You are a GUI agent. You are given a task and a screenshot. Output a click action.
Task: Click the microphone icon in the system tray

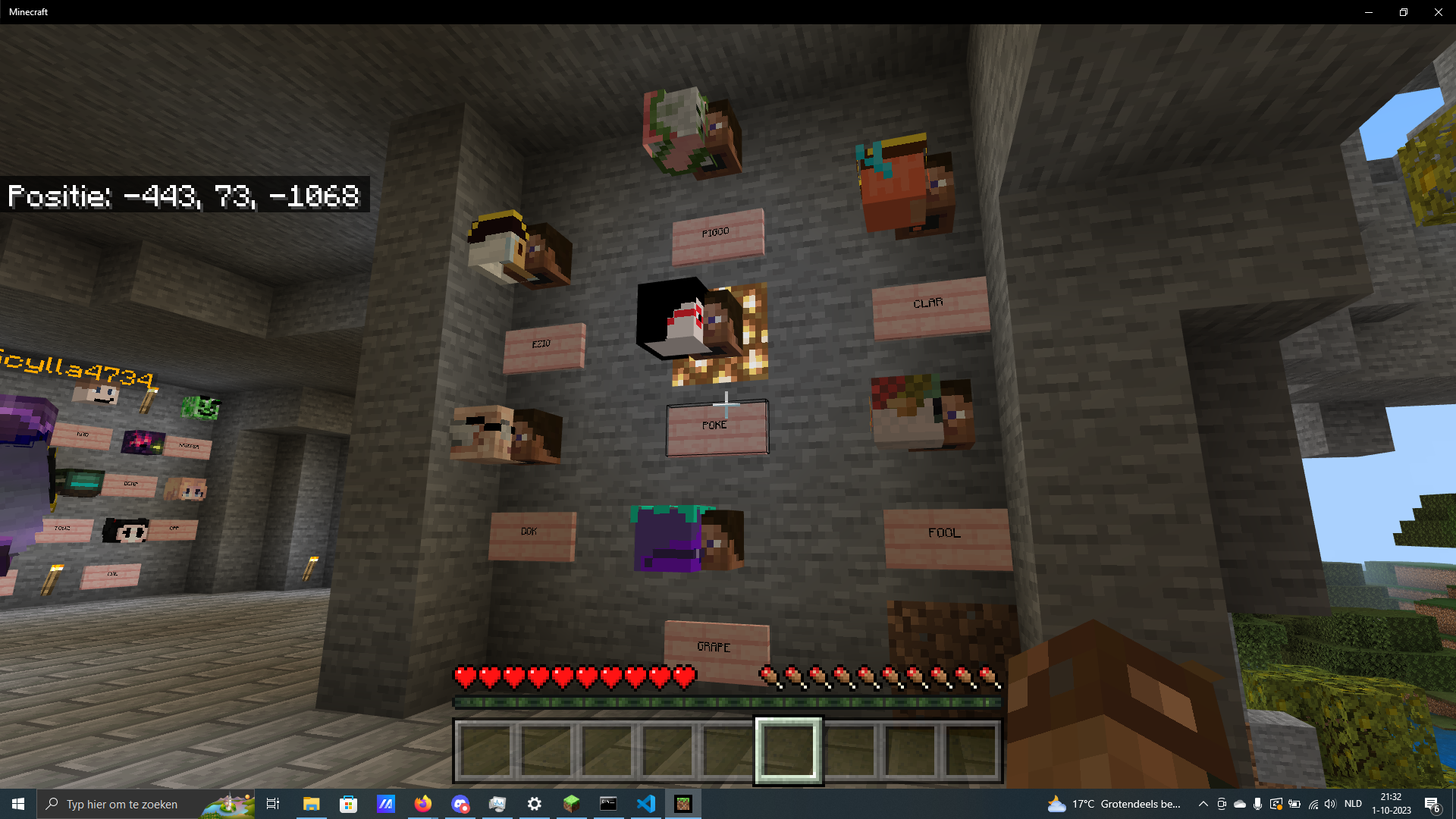(x=1257, y=804)
